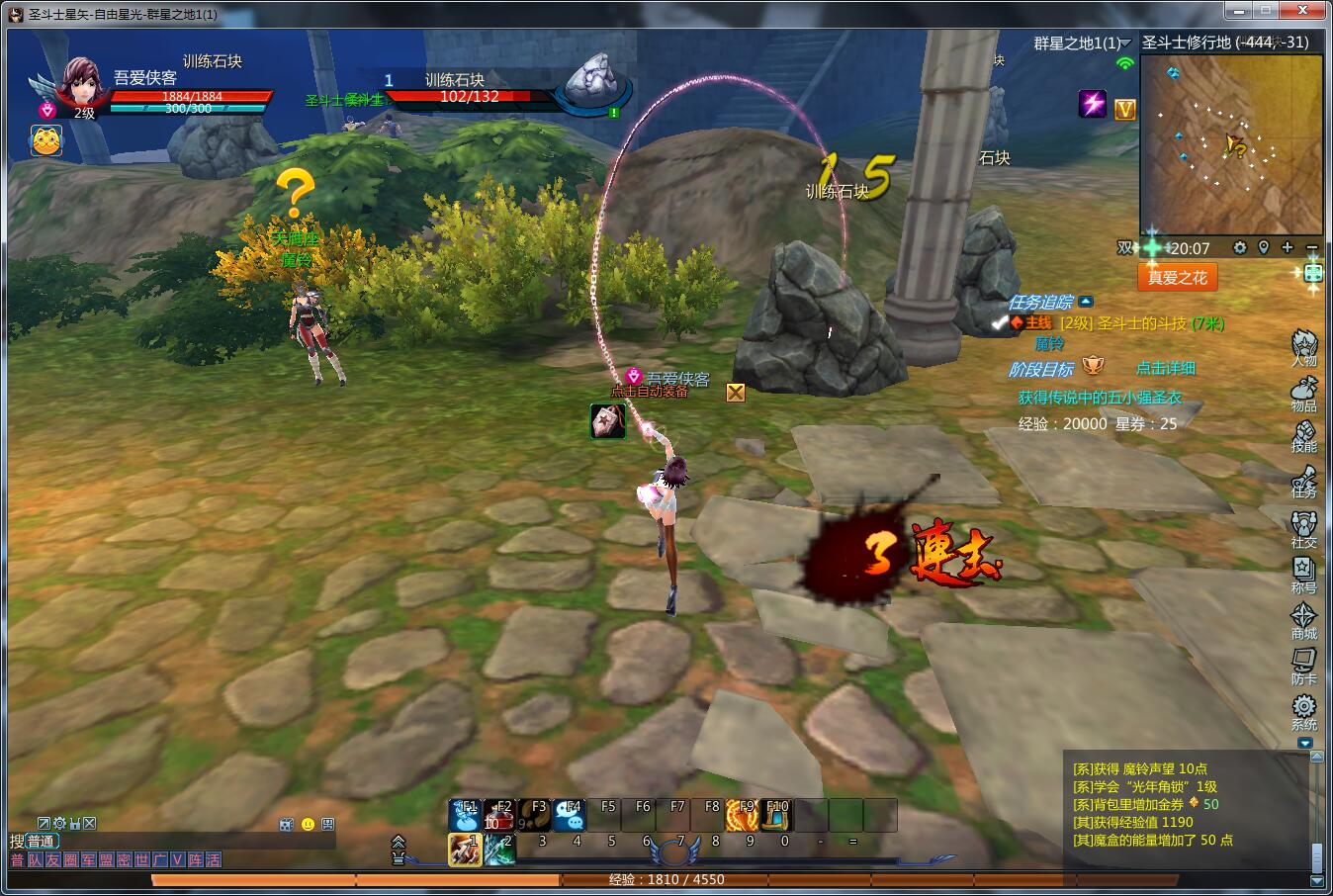The image size is (1333, 896).
Task: Open the emoji smiley in chat bar
Action: [308, 824]
